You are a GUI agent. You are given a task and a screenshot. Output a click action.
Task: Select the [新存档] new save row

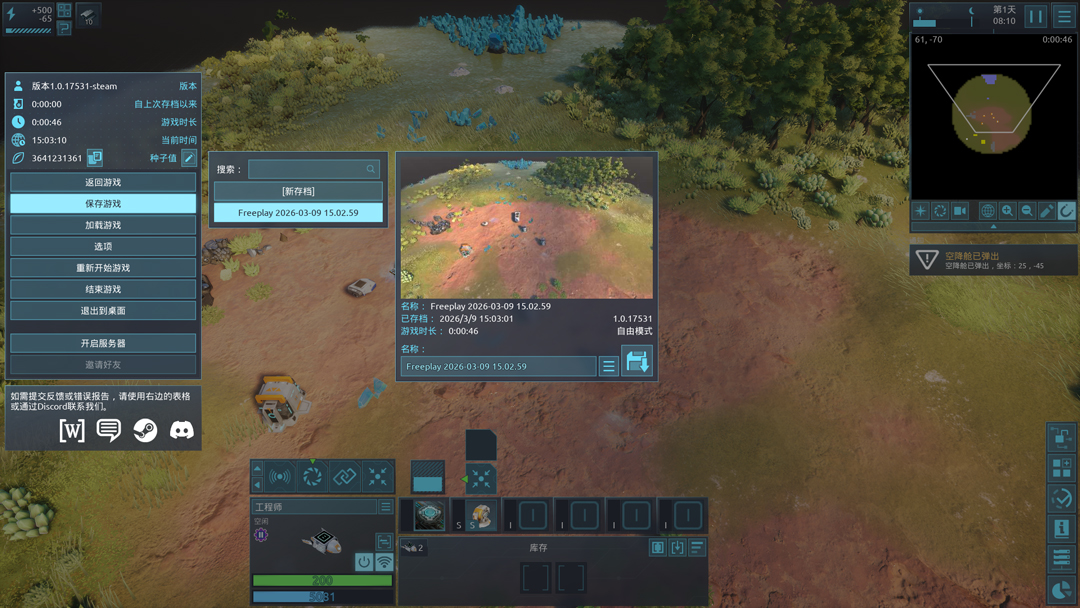298,191
